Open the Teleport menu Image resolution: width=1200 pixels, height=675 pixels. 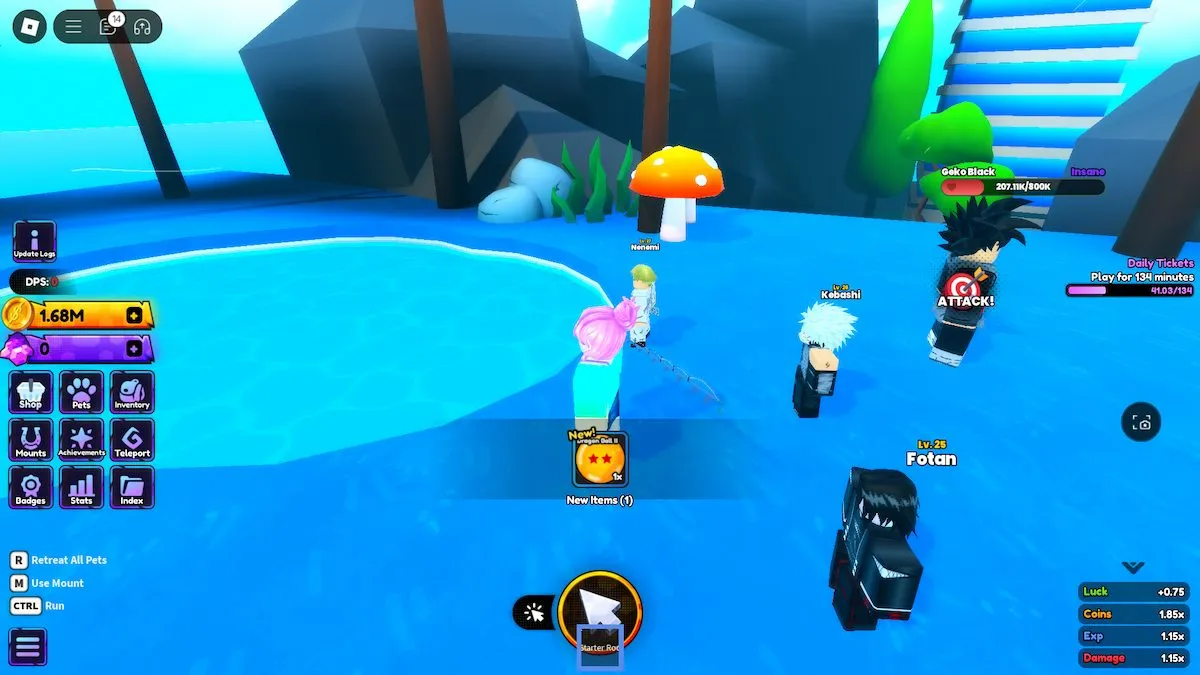[132, 440]
